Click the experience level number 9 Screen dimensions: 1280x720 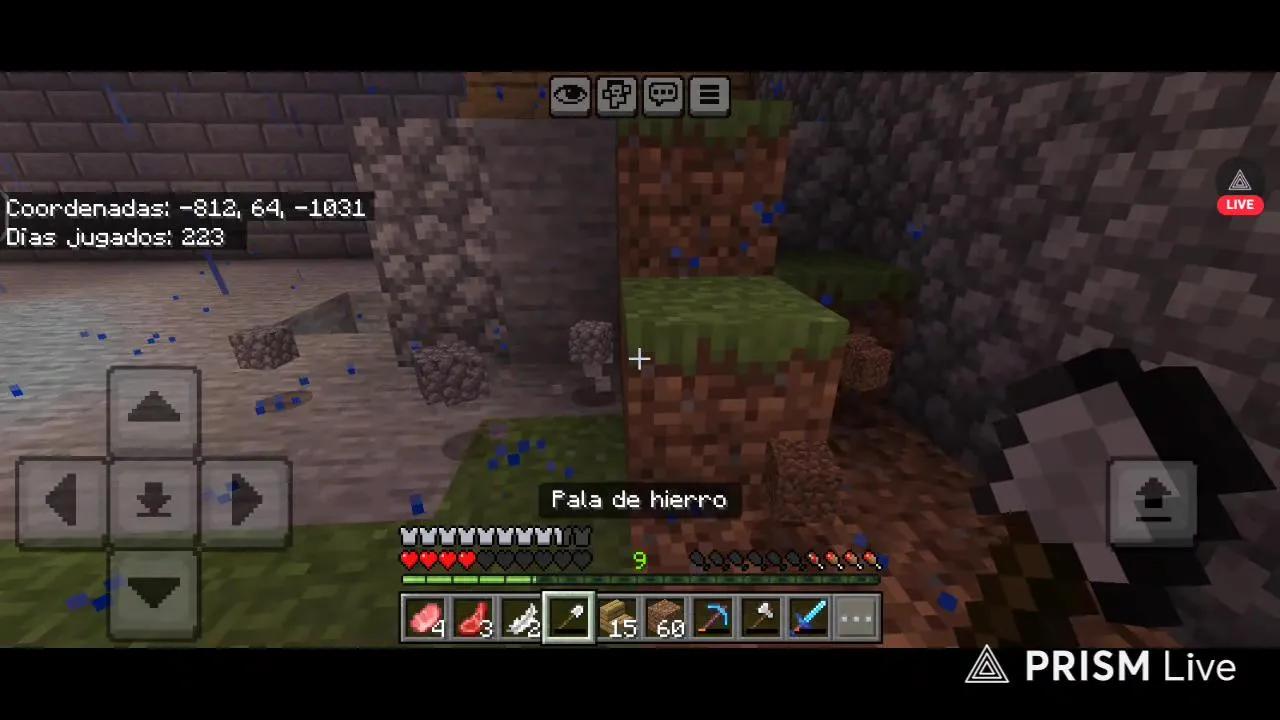click(x=639, y=561)
